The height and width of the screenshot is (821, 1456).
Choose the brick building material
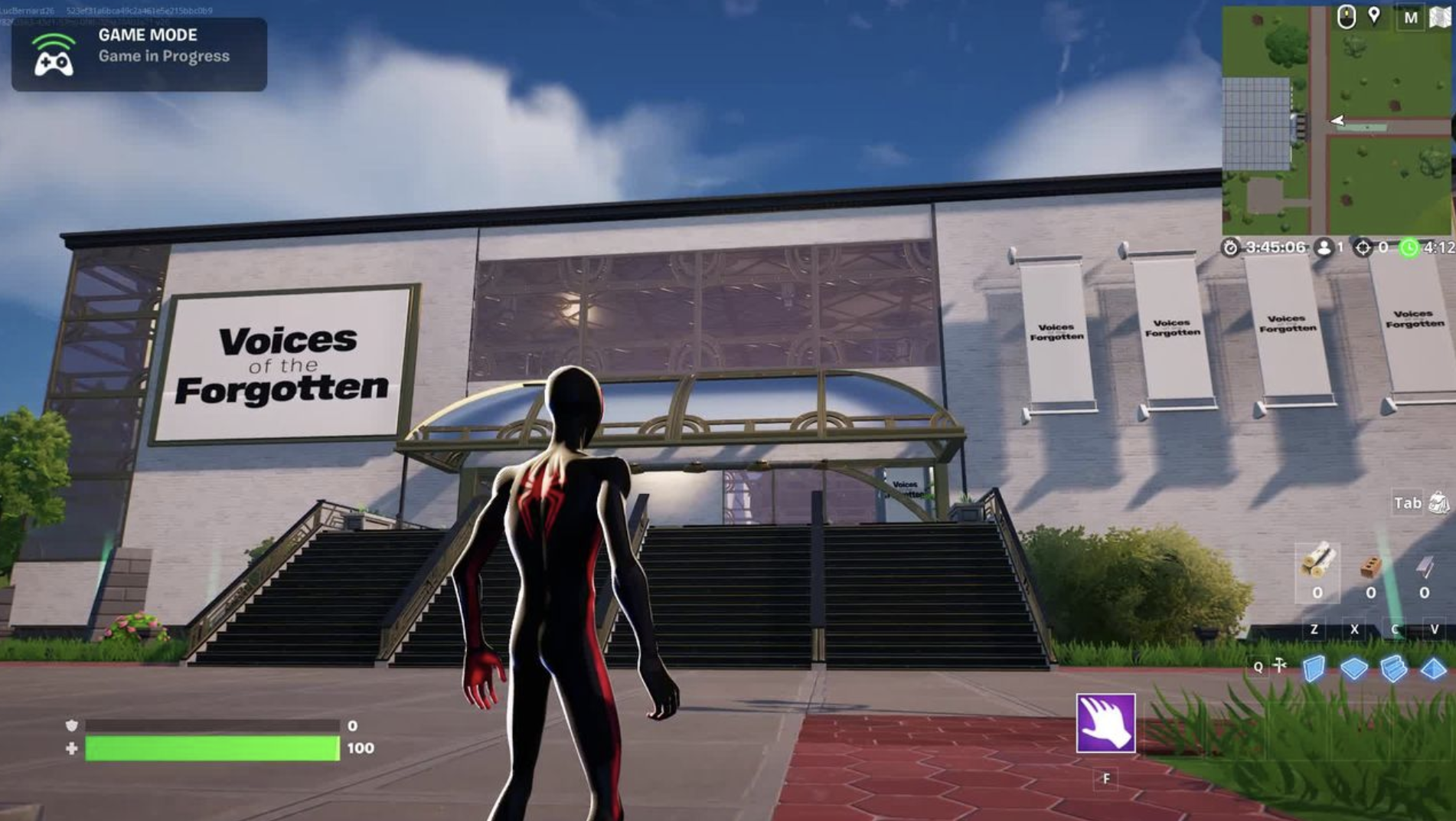tap(1370, 568)
